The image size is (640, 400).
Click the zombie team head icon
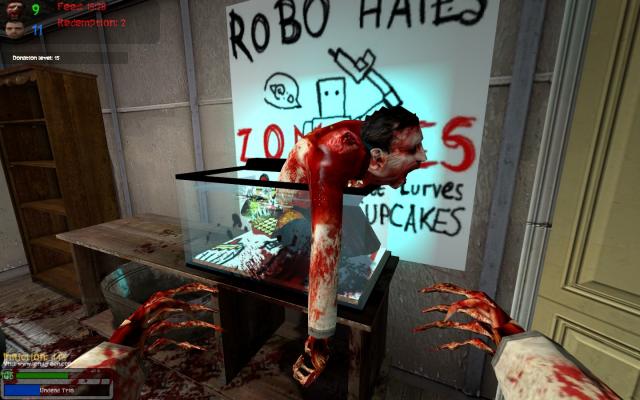click(x=12, y=9)
